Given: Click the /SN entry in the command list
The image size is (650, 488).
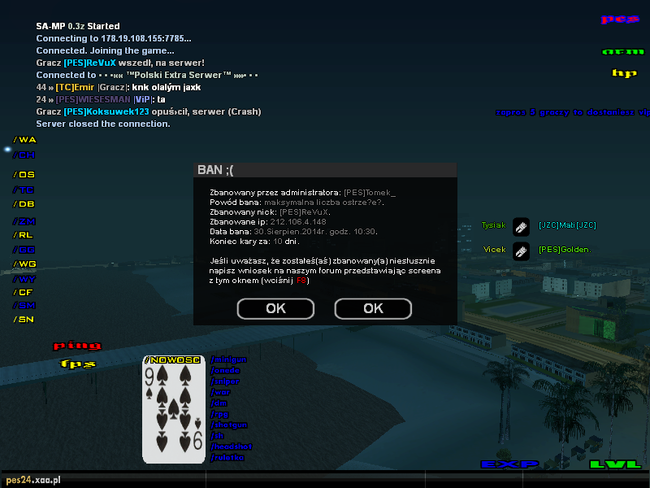Looking at the screenshot, I should click(x=24, y=319).
